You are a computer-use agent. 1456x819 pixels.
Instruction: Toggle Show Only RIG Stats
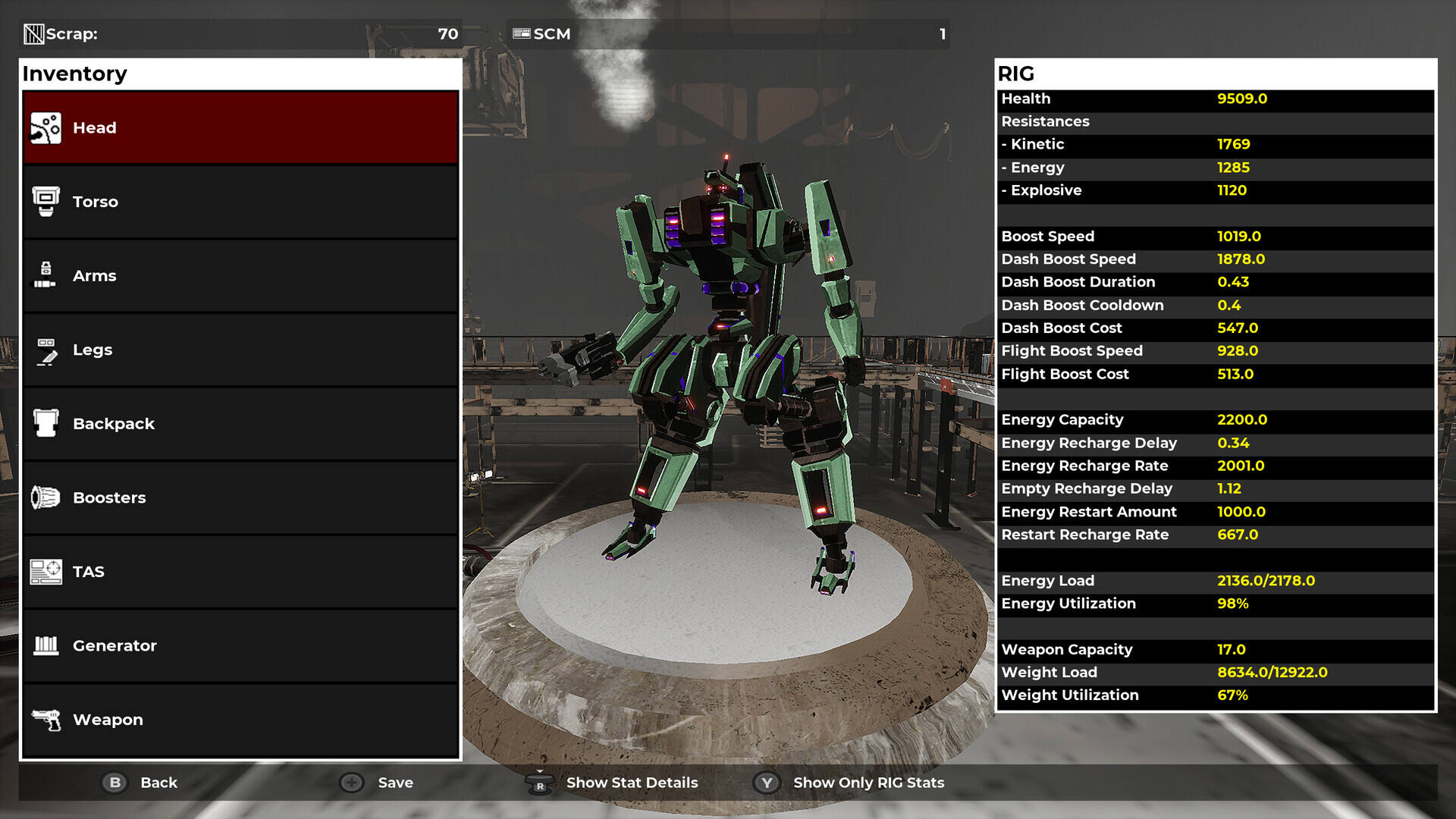pyautogui.click(x=849, y=783)
